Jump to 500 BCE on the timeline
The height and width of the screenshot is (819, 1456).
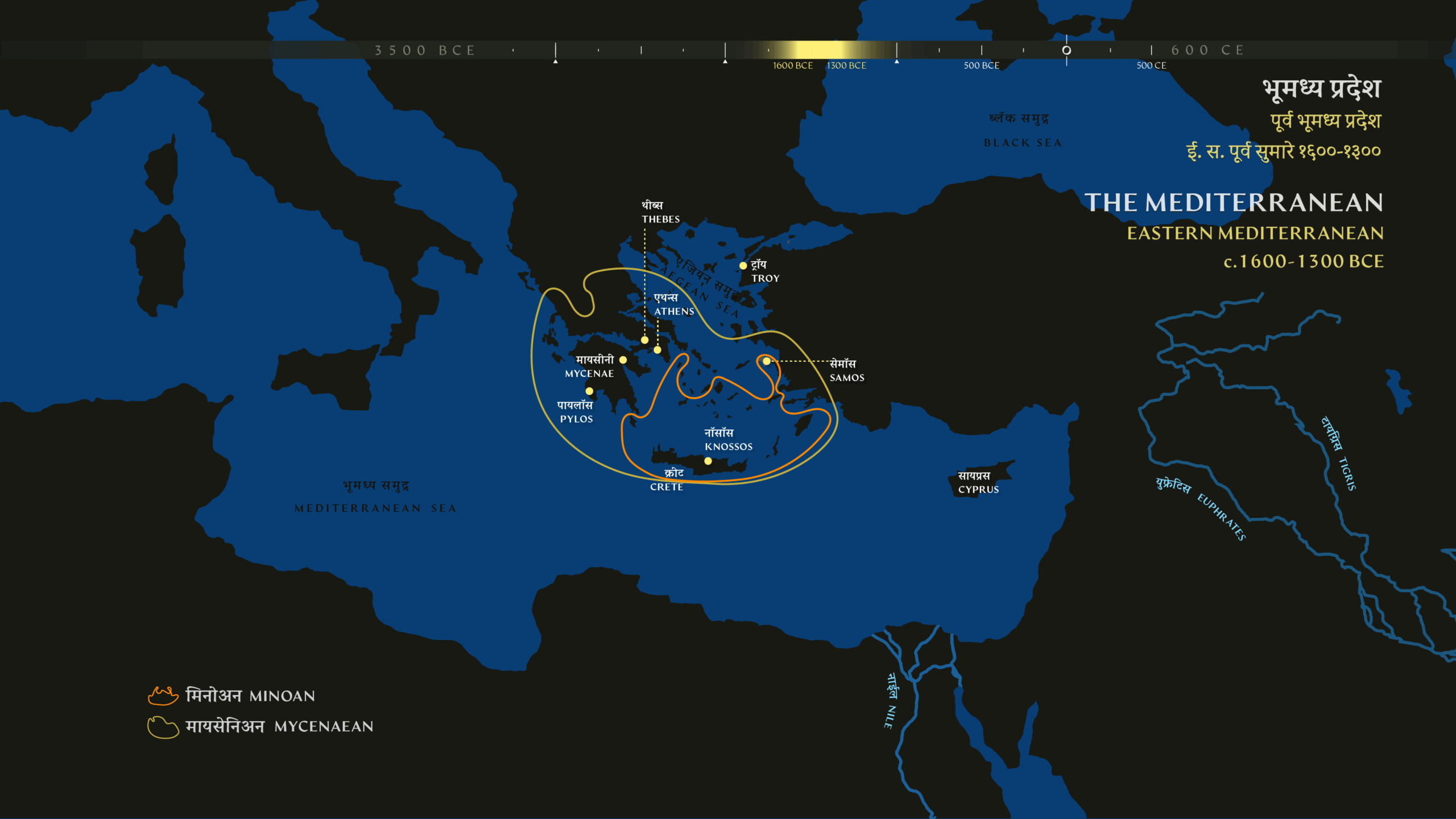982,51
